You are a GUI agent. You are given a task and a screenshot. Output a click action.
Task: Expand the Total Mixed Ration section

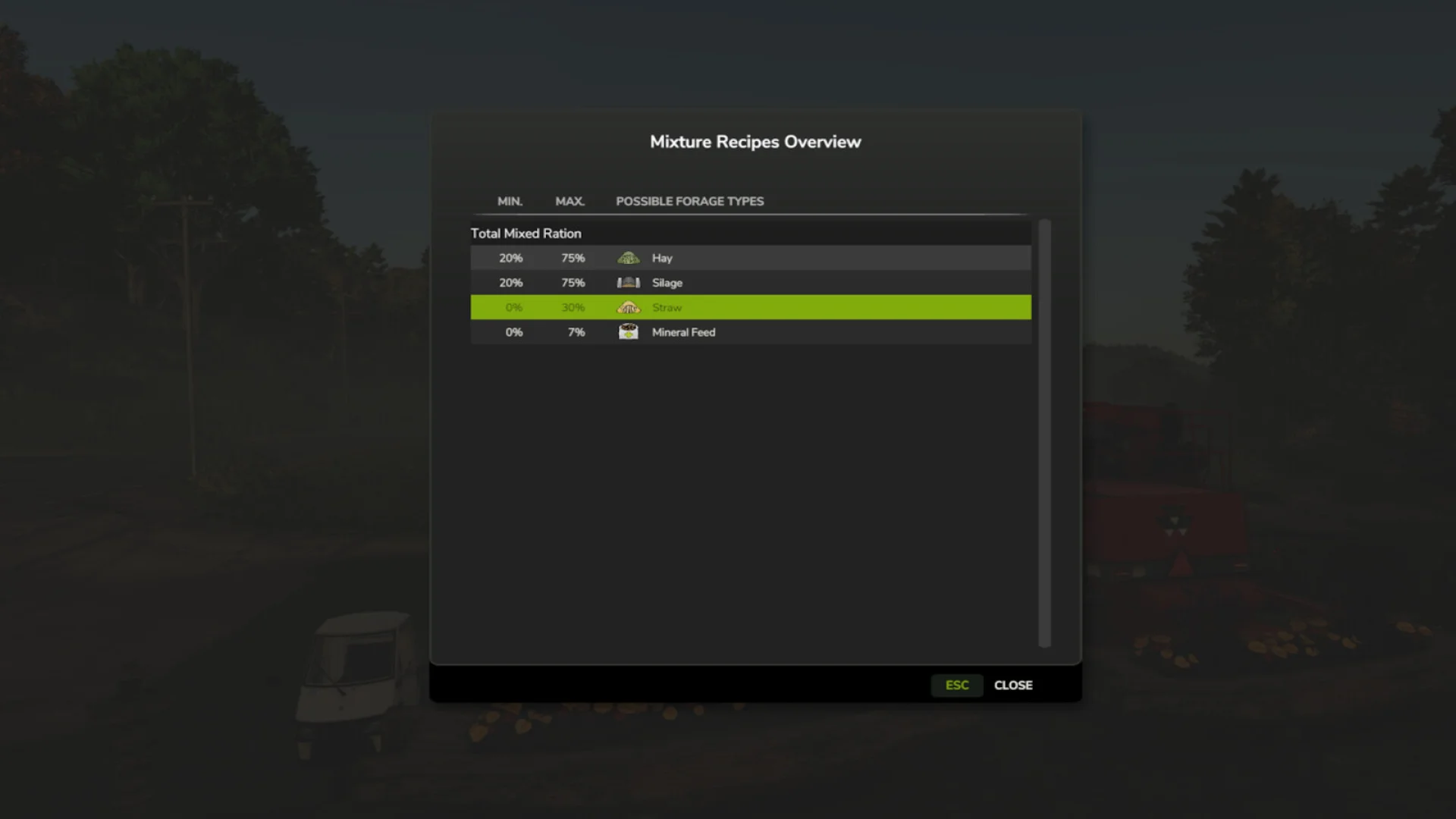[526, 233]
